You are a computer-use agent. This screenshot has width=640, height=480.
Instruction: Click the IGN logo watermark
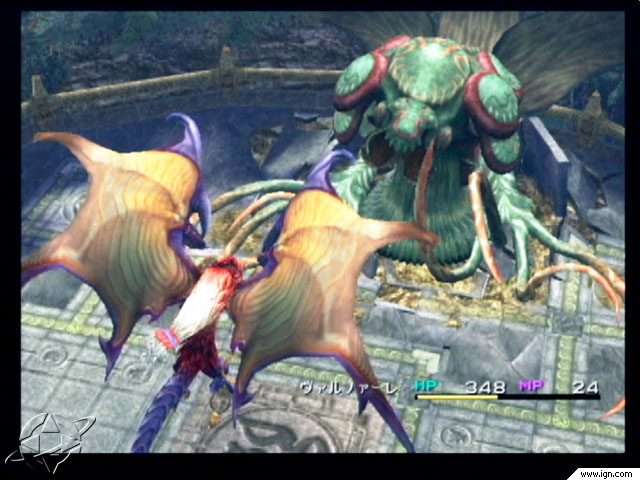pos(47,441)
